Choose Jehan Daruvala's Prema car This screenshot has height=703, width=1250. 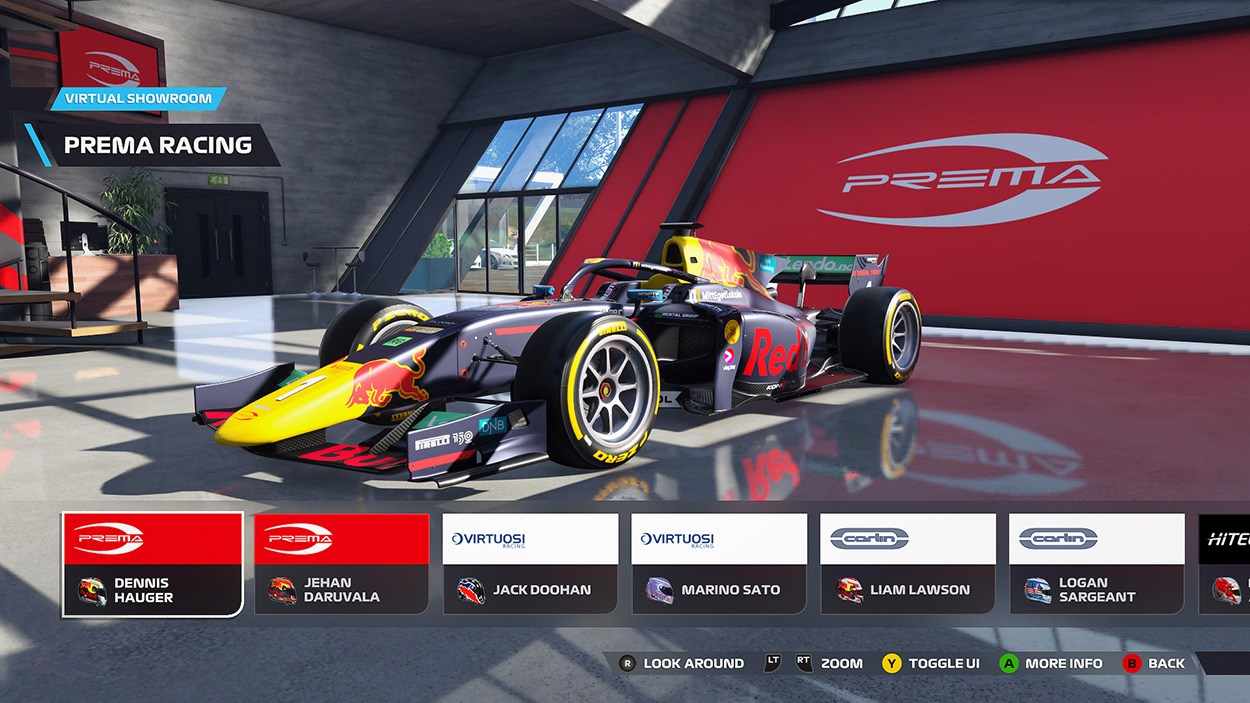click(342, 564)
